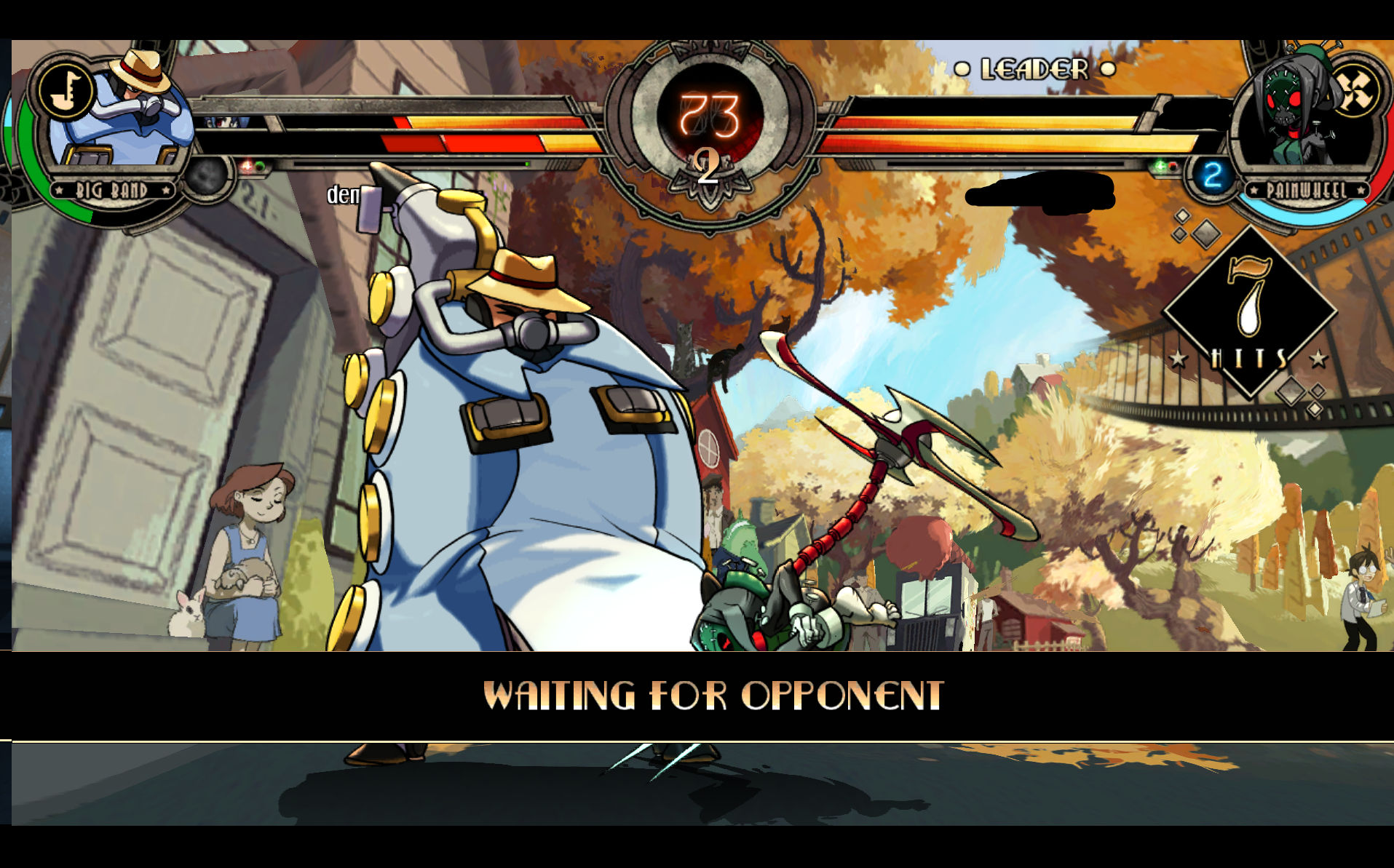1394x868 pixels.
Task: Click the Big Band character portrait
Action: [124, 116]
